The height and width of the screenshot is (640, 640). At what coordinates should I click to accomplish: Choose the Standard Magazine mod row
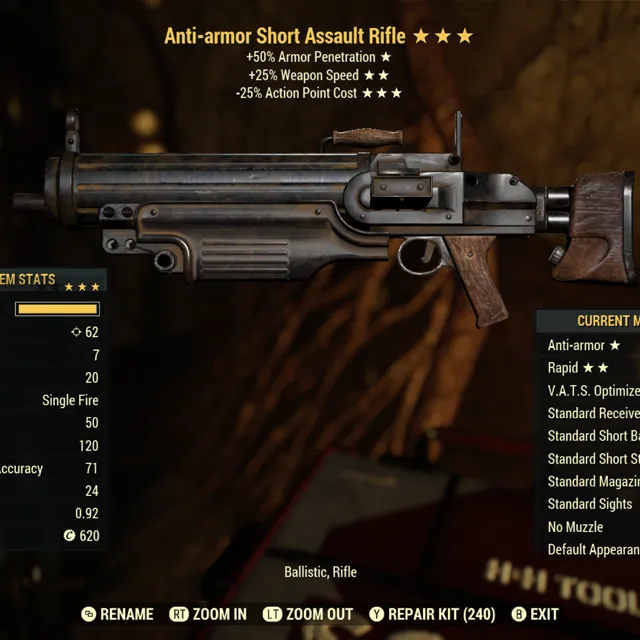tap(593, 481)
